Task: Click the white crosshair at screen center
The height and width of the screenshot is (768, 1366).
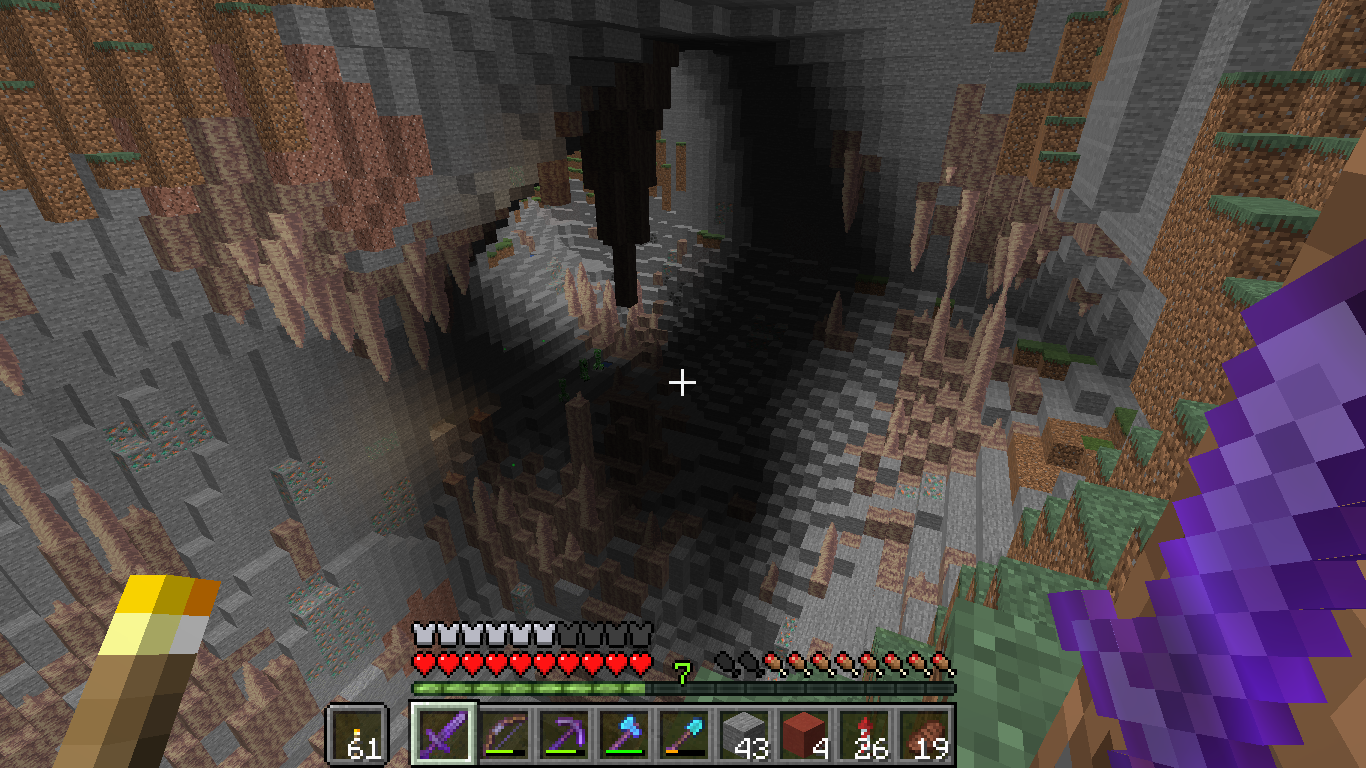Action: pyautogui.click(x=683, y=381)
